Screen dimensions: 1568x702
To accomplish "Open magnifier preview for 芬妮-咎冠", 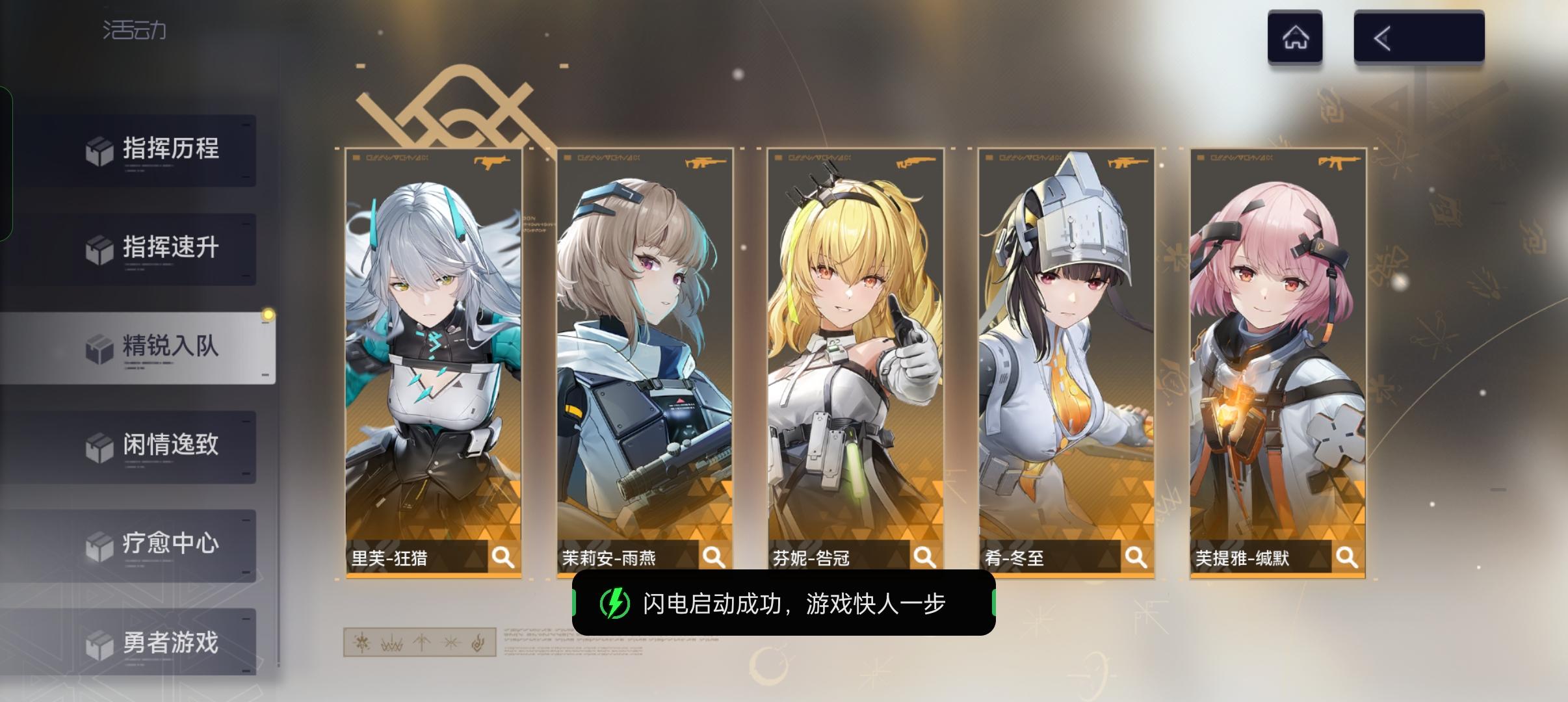I will 924,556.
